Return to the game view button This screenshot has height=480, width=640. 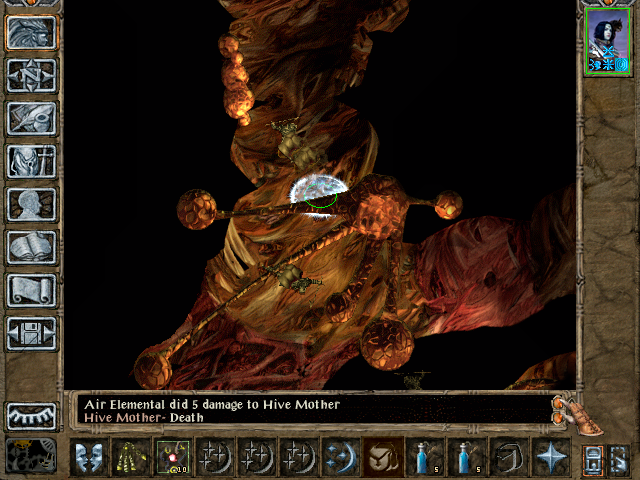click(31, 33)
